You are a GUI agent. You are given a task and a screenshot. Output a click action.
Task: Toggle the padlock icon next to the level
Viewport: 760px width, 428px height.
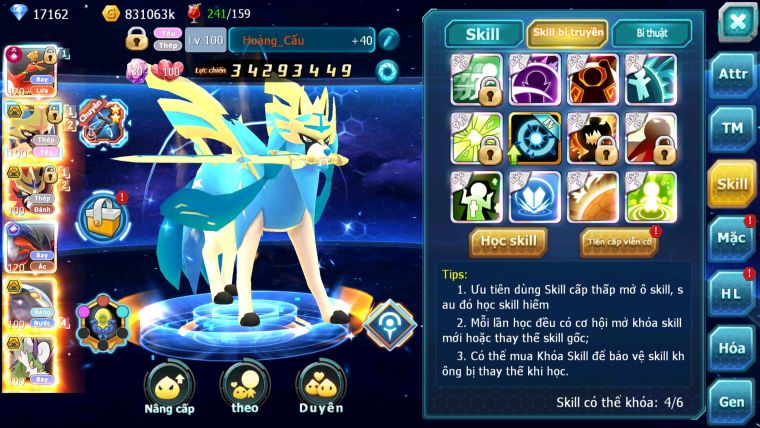click(137, 39)
